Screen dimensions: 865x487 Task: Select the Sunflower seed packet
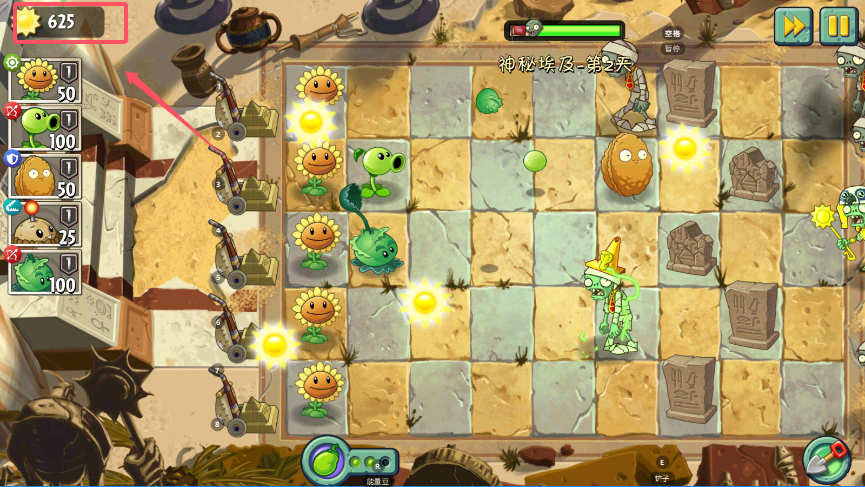click(x=46, y=79)
